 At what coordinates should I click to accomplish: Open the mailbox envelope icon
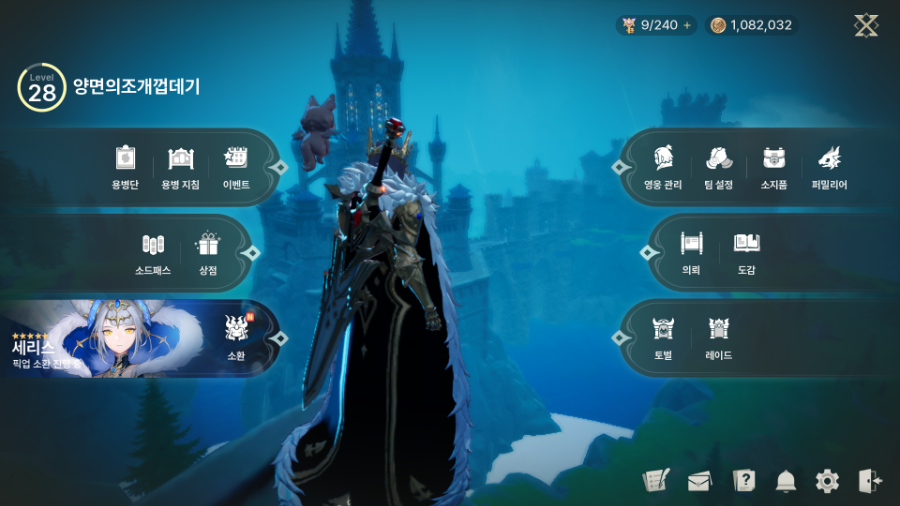699,481
